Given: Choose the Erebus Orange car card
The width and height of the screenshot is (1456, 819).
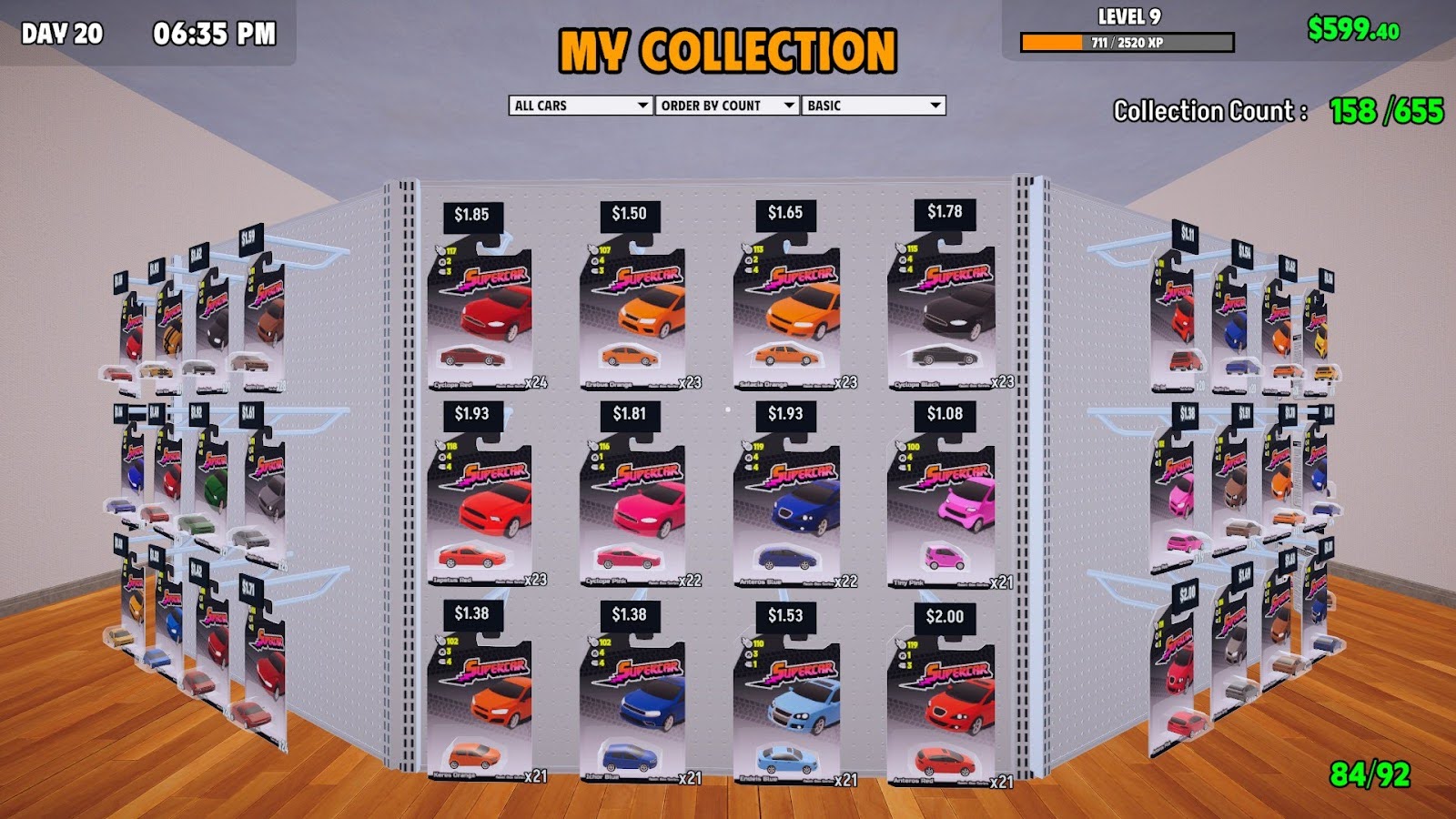Looking at the screenshot, I should coord(632,314).
